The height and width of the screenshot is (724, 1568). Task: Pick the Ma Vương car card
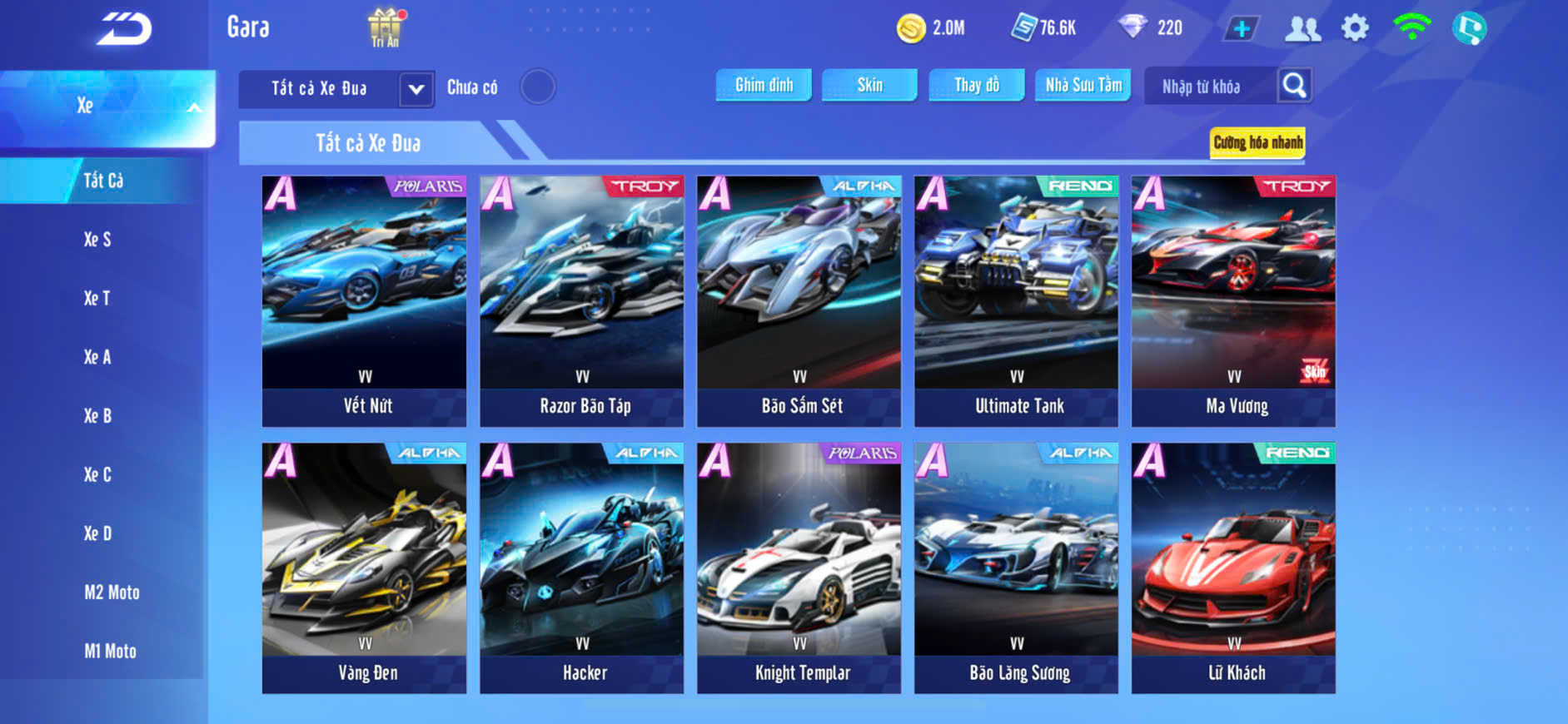point(1233,300)
